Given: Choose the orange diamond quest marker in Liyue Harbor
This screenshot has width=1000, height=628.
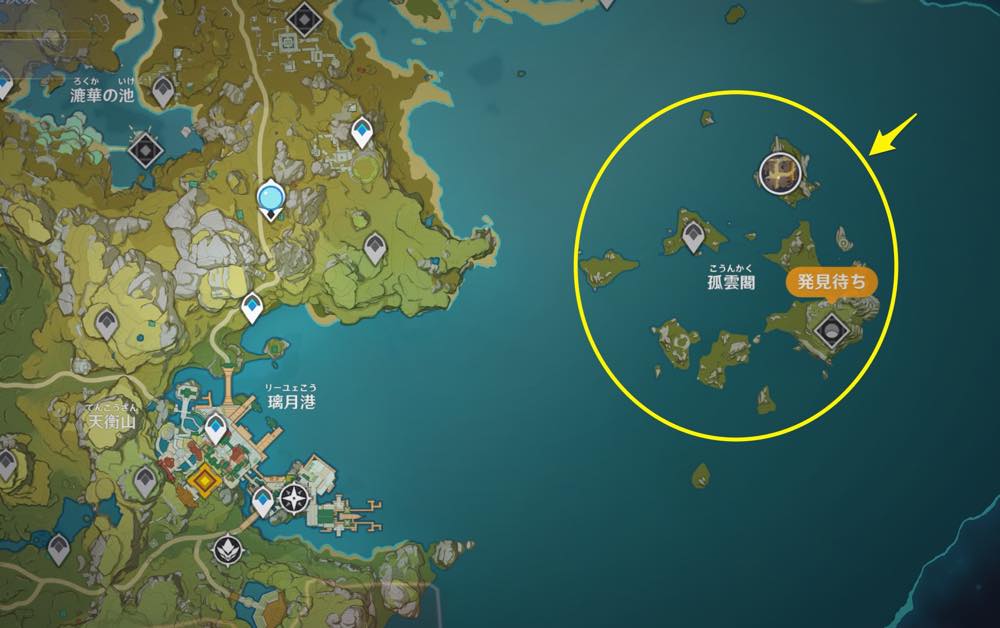Looking at the screenshot, I should click(x=205, y=483).
